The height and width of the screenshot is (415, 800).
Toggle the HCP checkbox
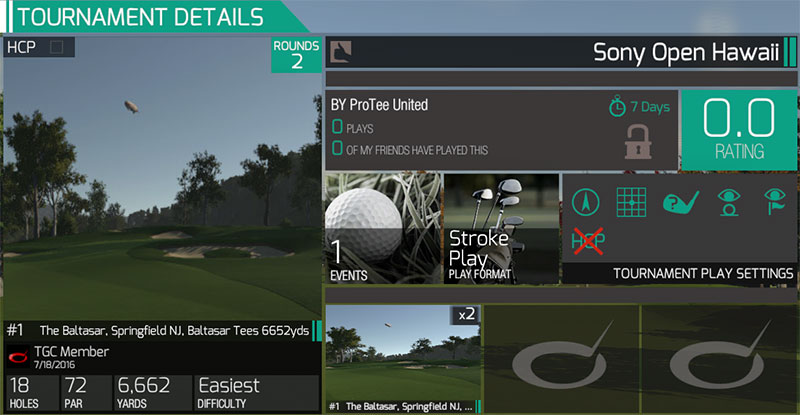[56, 47]
